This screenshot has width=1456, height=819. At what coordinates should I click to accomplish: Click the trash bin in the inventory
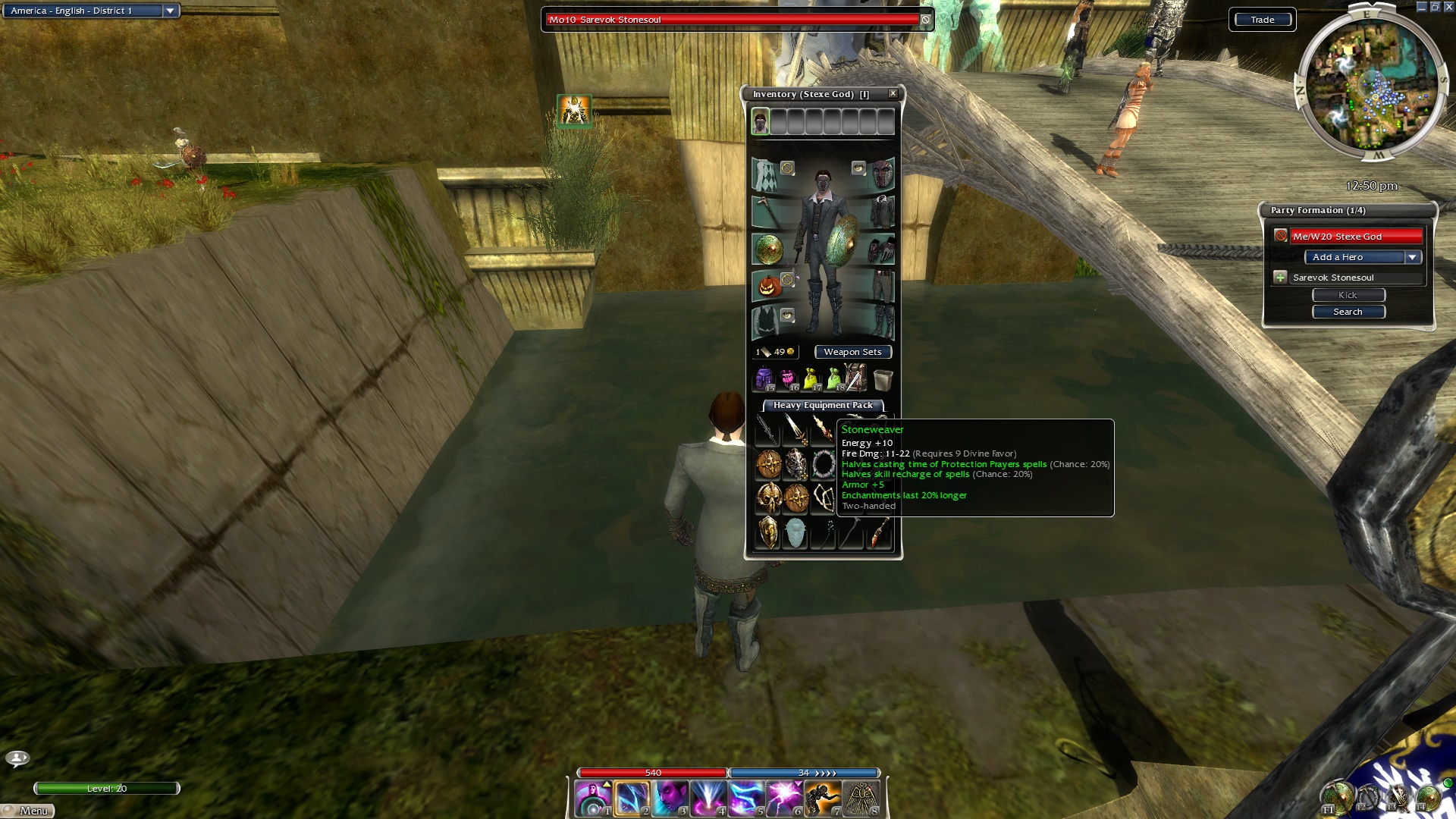882,378
